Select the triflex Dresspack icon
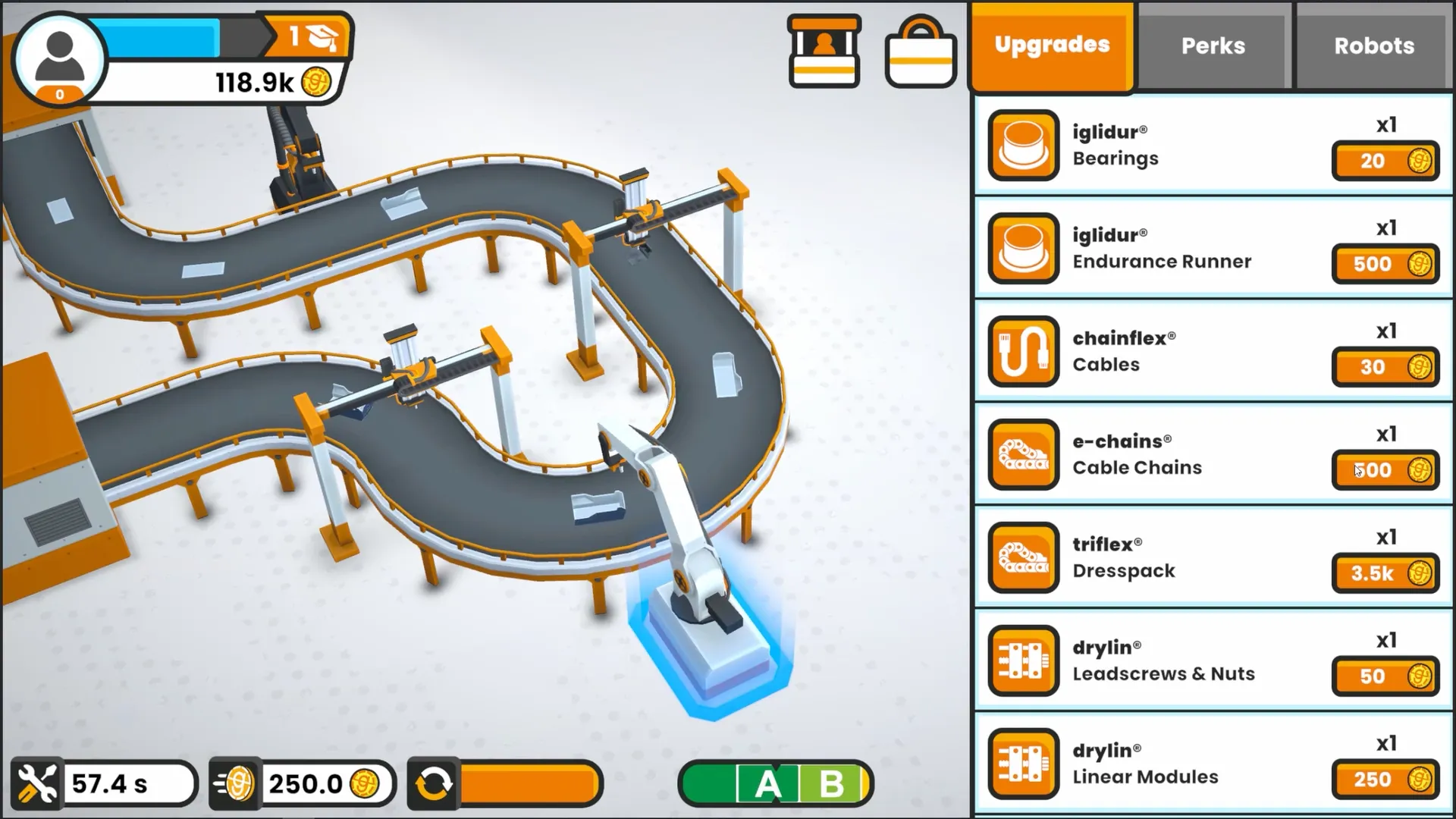Image resolution: width=1456 pixels, height=819 pixels. (1022, 557)
